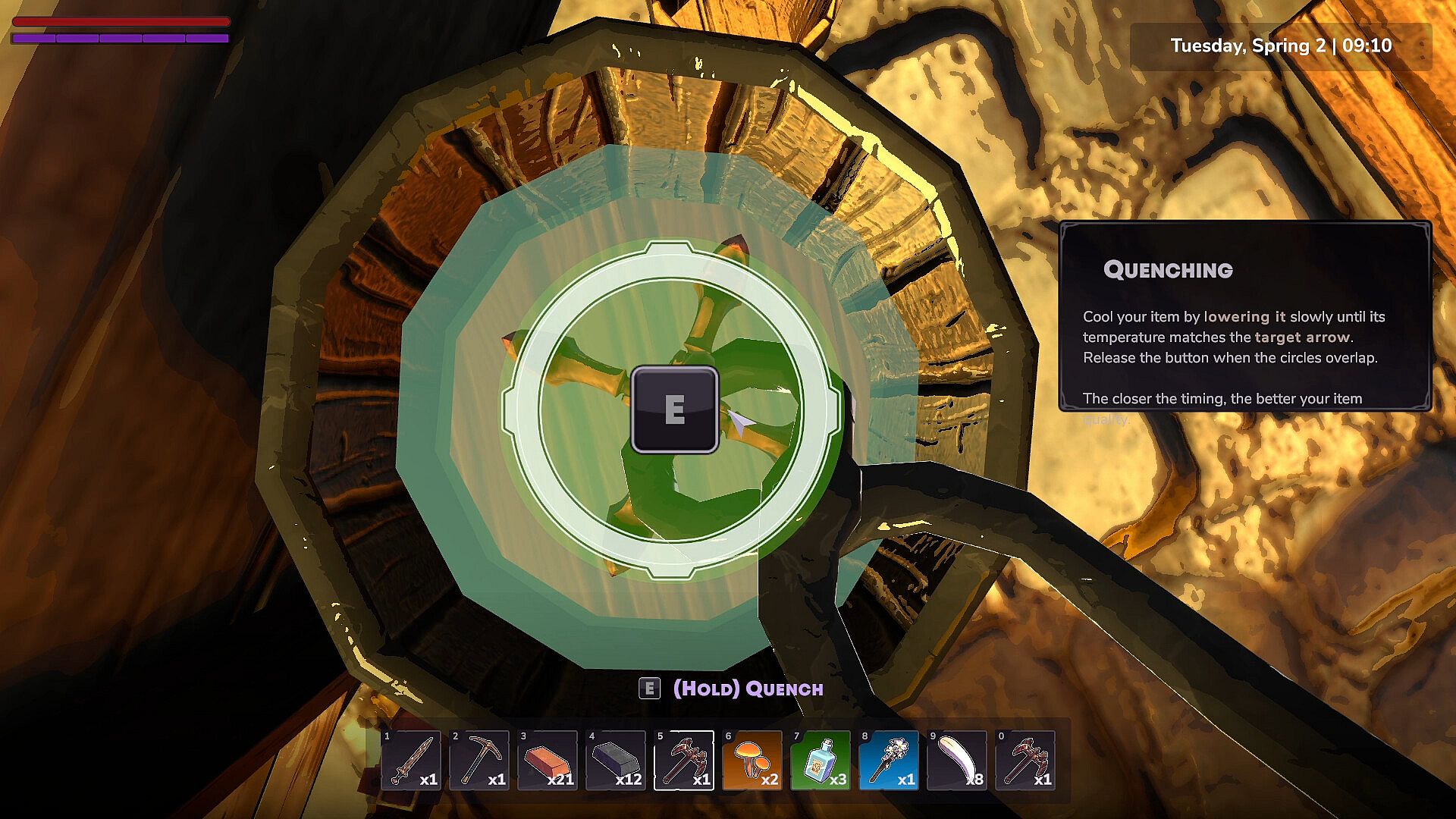This screenshot has width=1456, height=819.
Task: Select the highlighted hammer in slot 5
Action: (683, 760)
